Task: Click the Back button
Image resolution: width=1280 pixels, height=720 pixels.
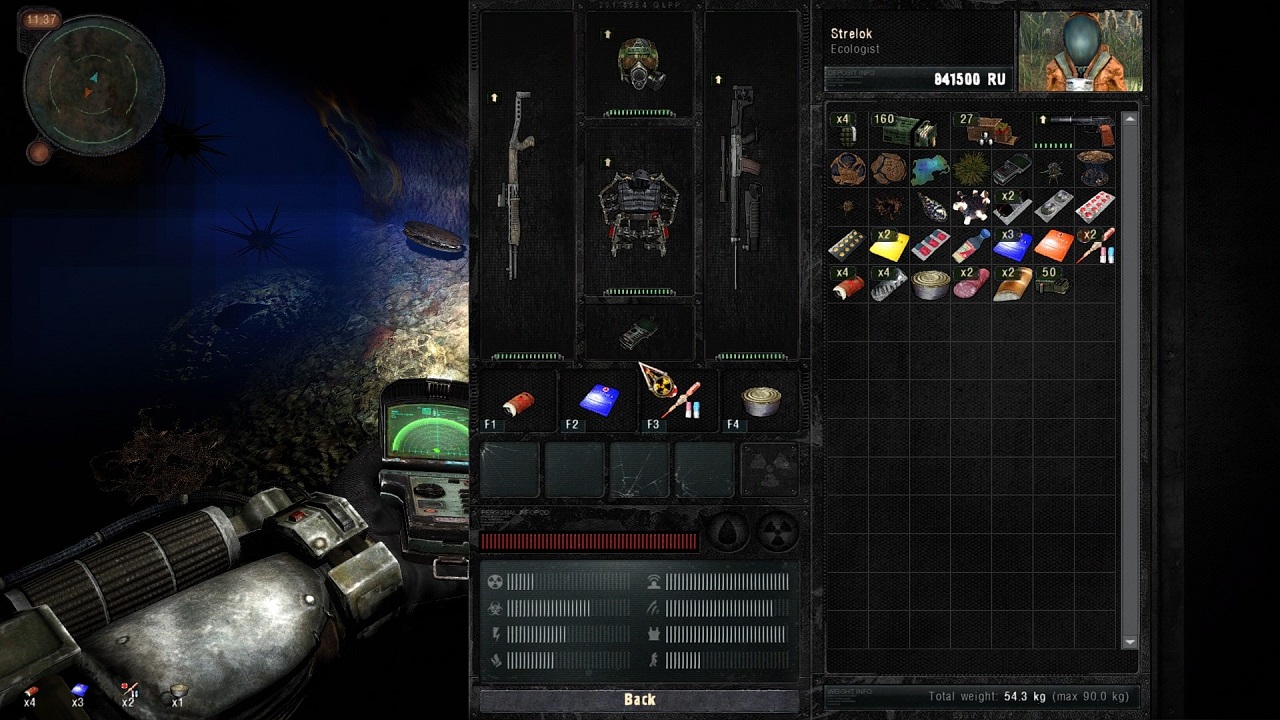Action: 639,700
